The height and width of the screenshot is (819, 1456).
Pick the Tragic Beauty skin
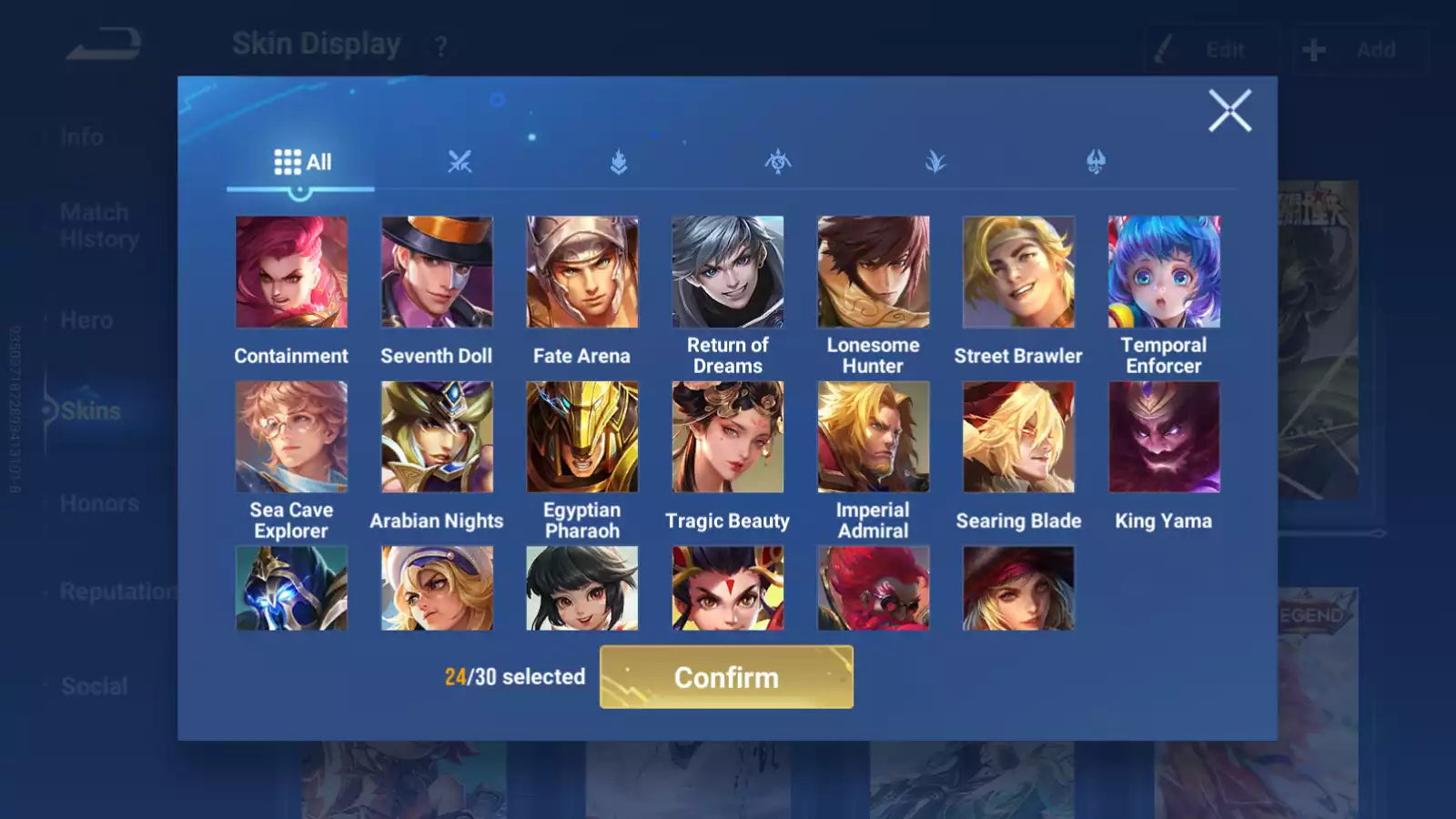pos(728,437)
